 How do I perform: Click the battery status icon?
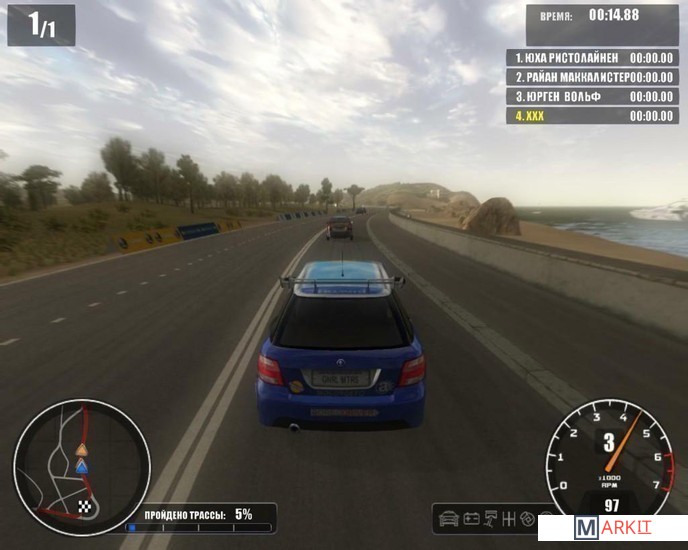471,519
